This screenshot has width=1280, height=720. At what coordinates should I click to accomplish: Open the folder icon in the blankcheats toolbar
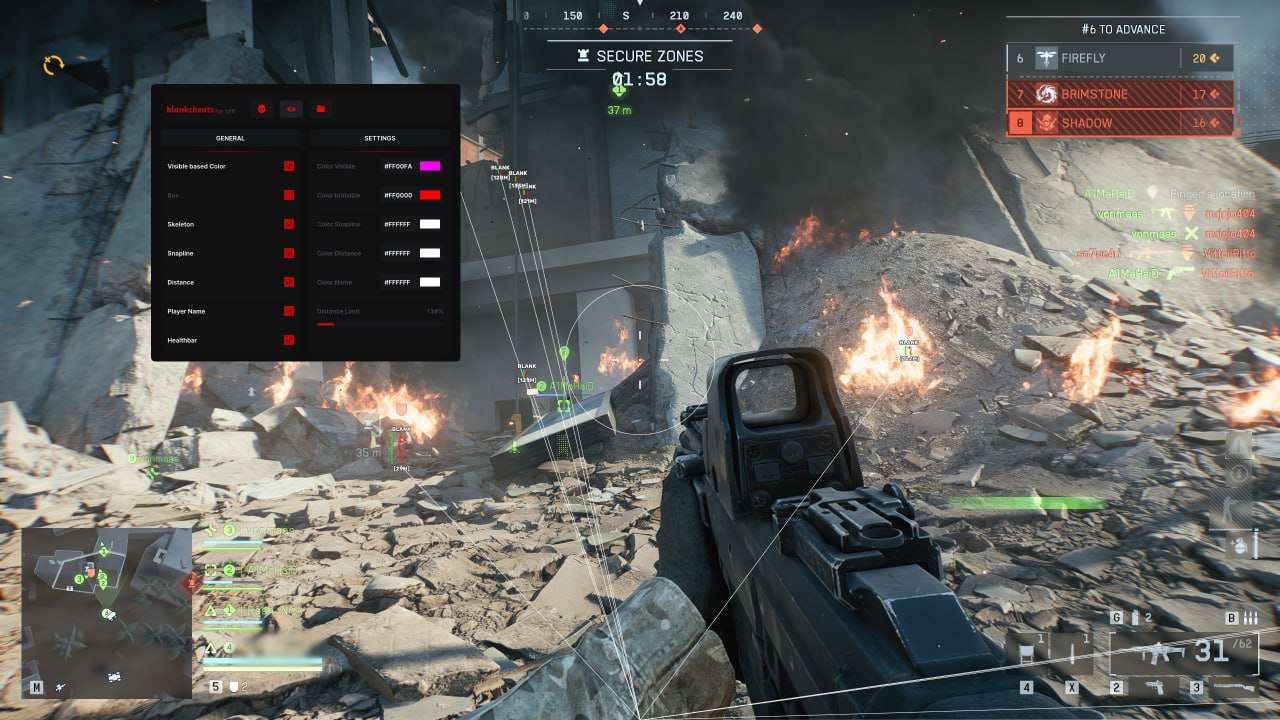(x=321, y=109)
